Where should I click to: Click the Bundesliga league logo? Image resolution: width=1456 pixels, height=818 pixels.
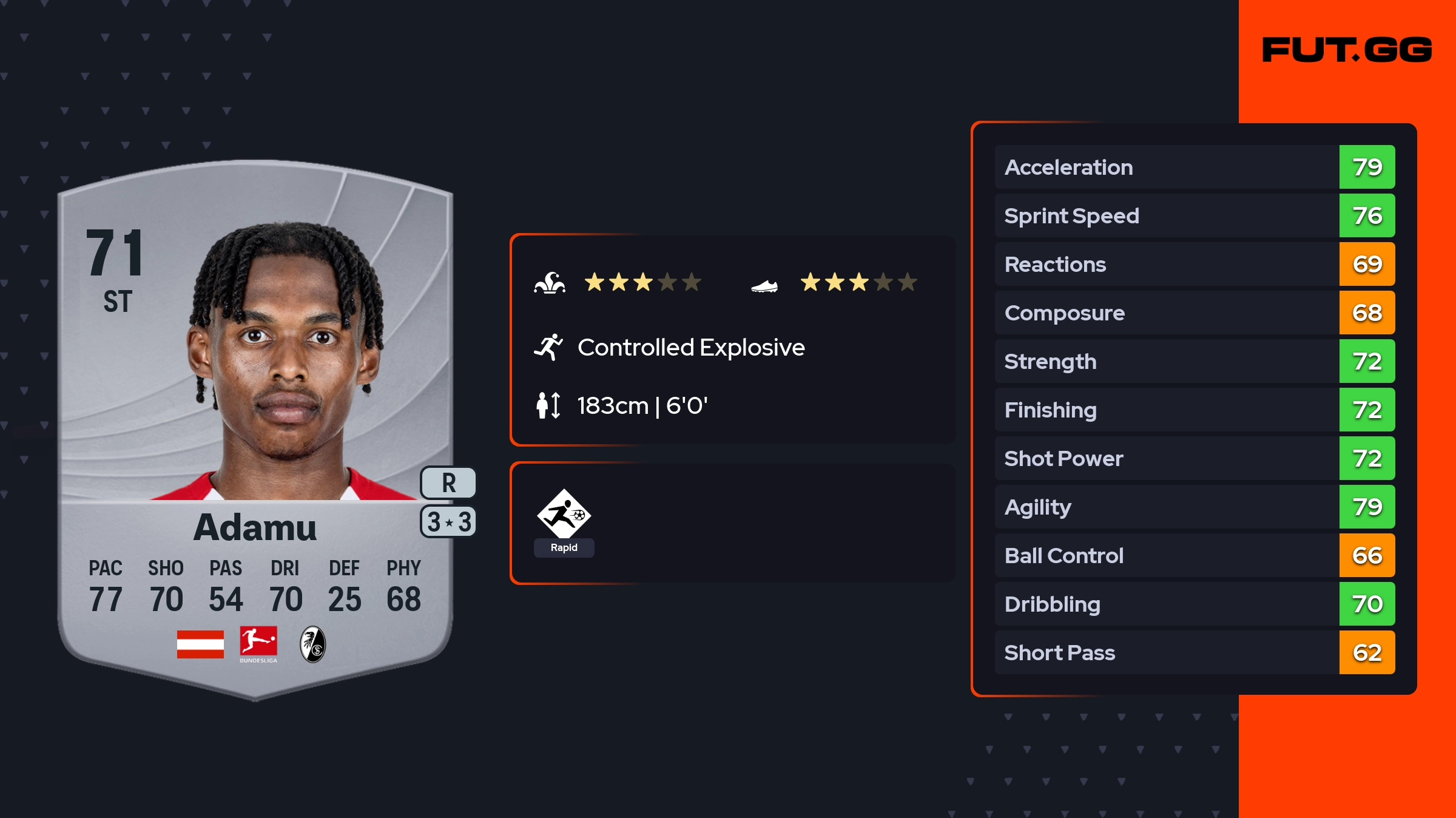(x=258, y=644)
